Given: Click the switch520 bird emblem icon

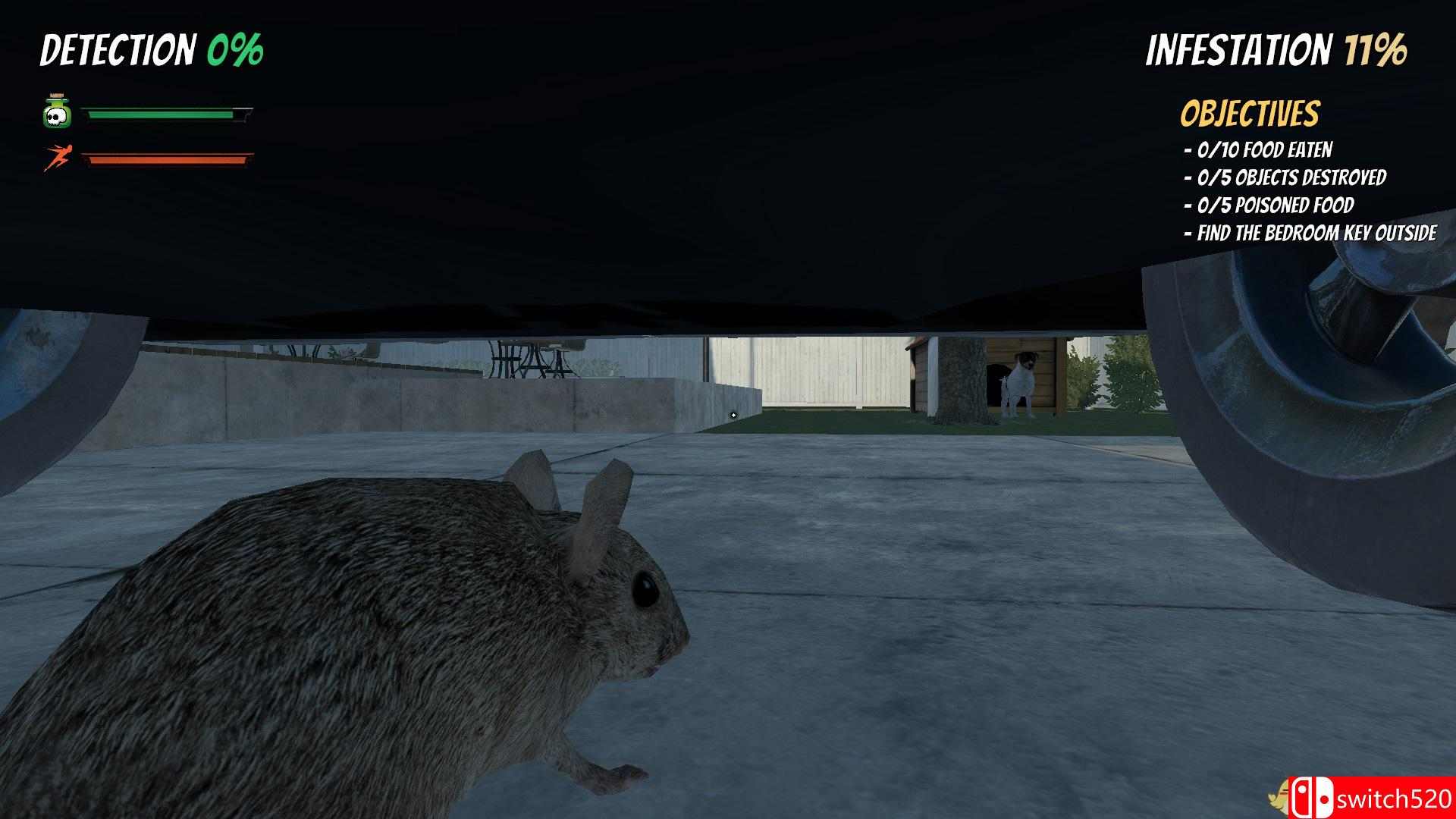Looking at the screenshot, I should pyautogui.click(x=1278, y=796).
